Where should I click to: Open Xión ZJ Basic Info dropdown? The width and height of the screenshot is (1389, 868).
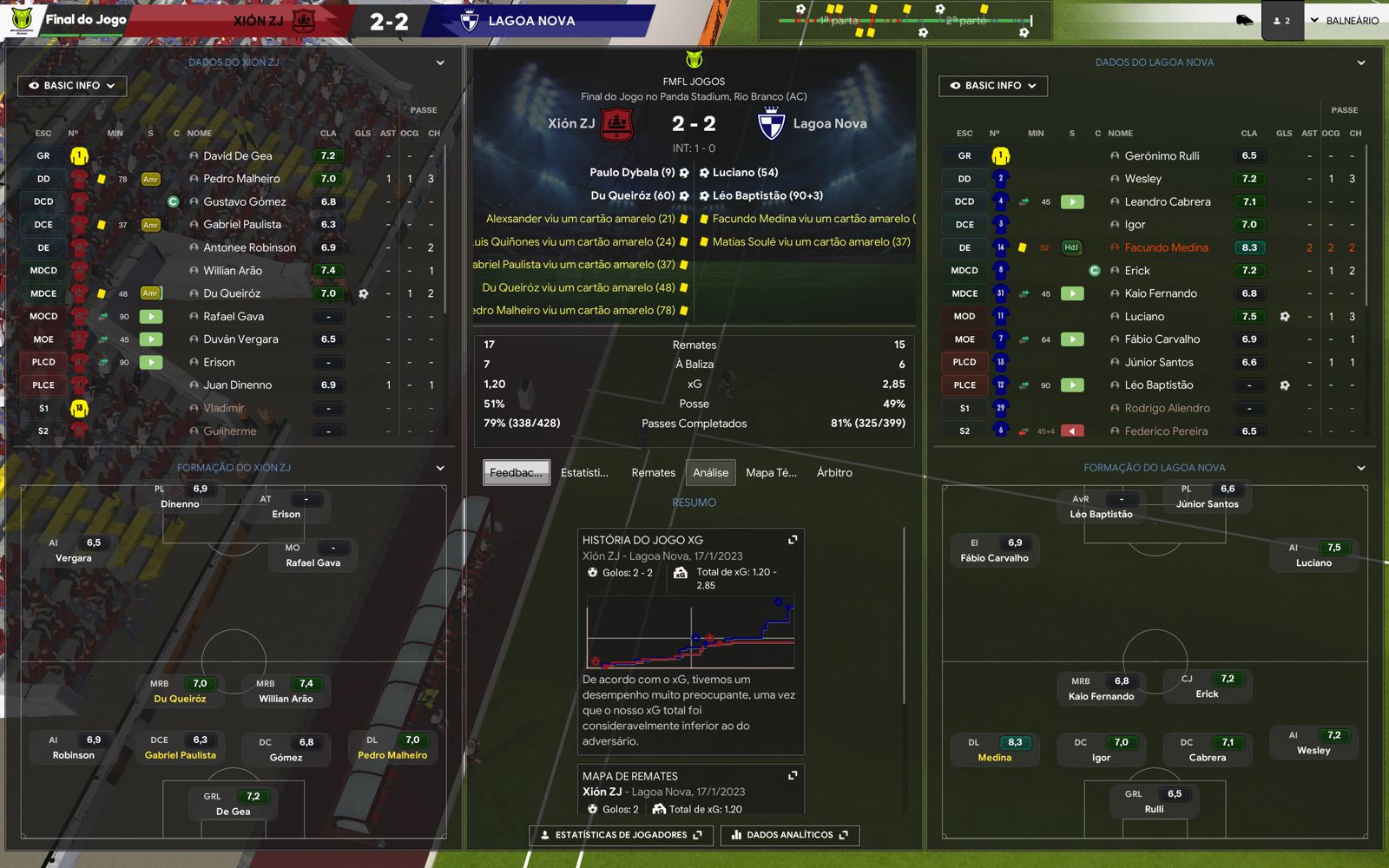(x=72, y=86)
